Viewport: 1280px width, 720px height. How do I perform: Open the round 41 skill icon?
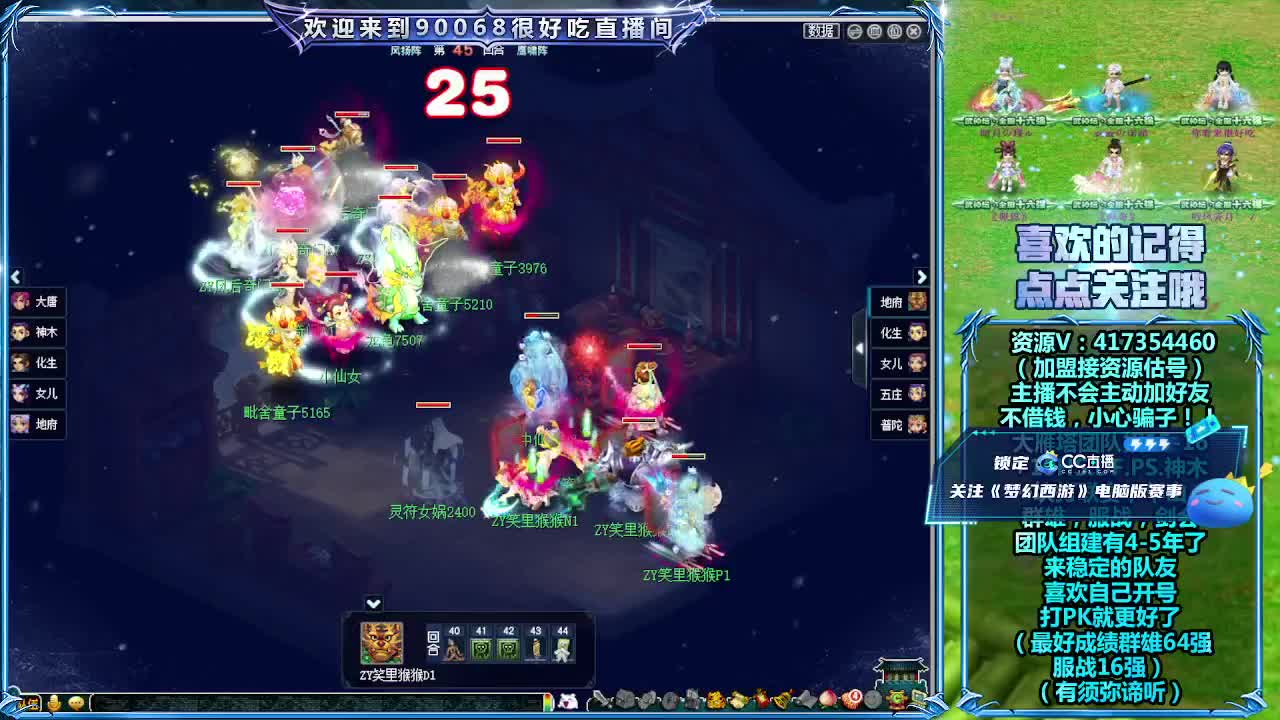click(x=482, y=647)
